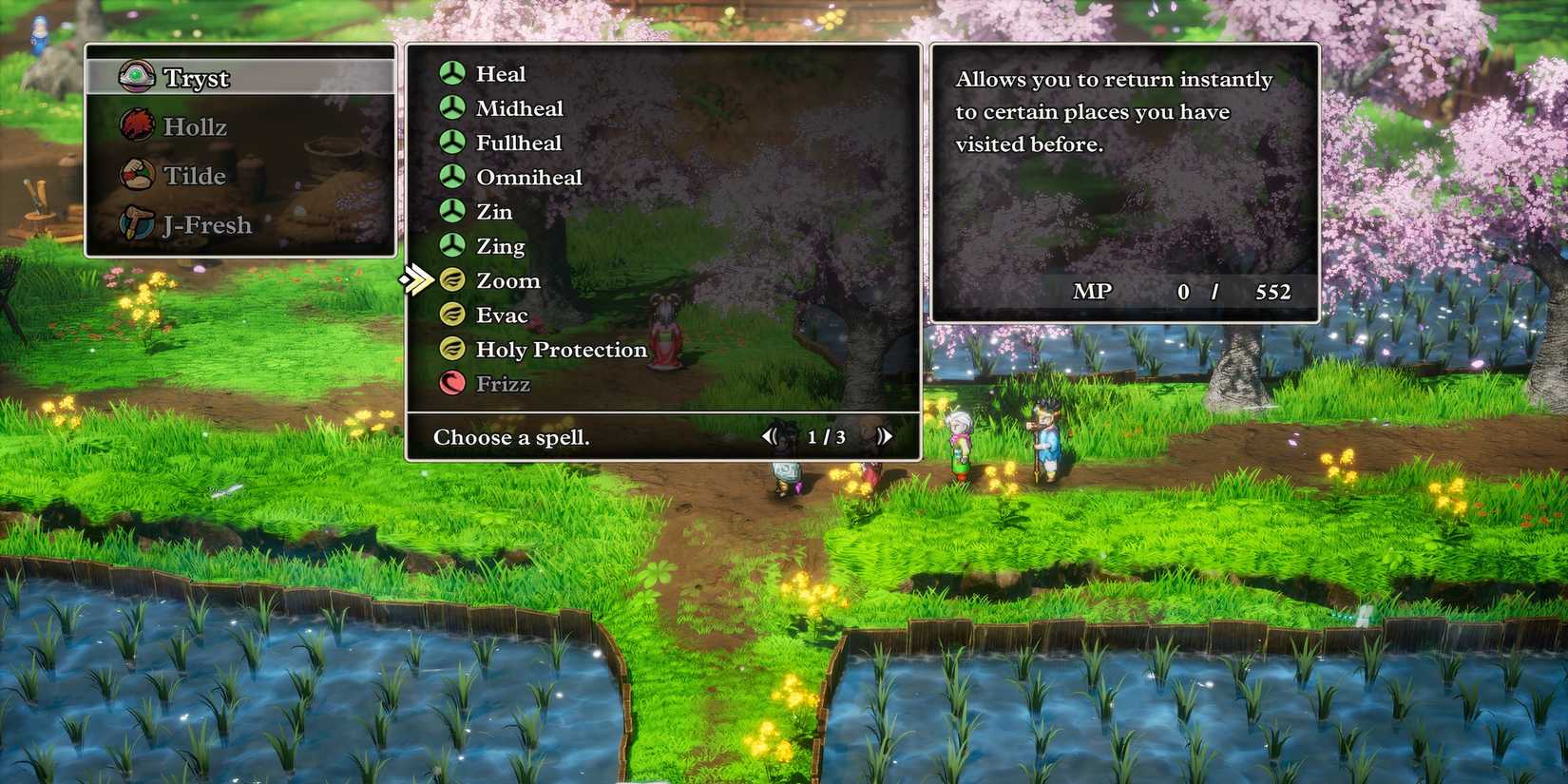Viewport: 1568px width, 784px height.
Task: Select the Zin spell entry
Action: (x=495, y=211)
